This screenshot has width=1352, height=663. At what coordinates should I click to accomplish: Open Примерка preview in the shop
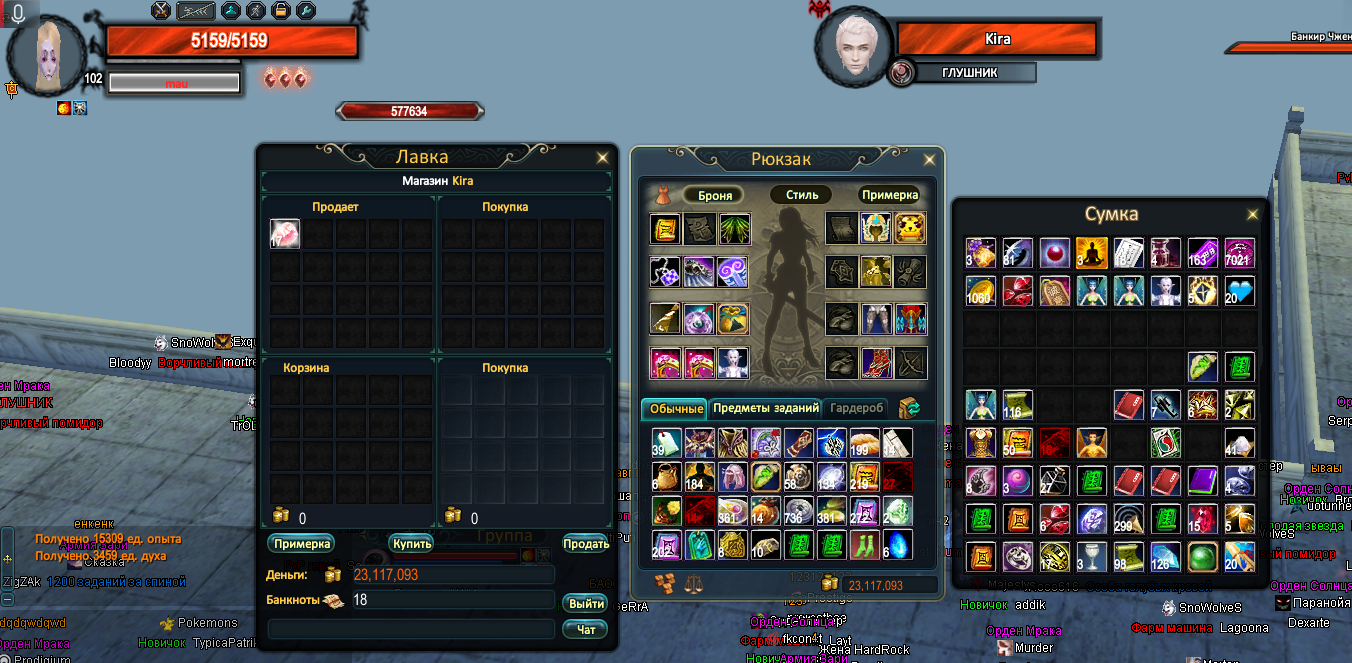pyautogui.click(x=301, y=543)
